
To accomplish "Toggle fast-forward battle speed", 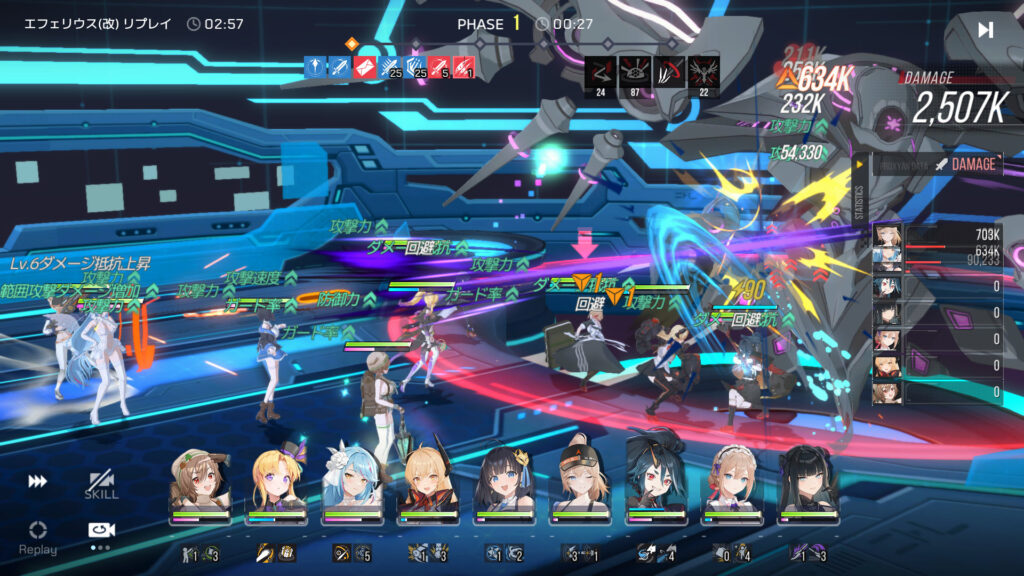I will click(37, 482).
